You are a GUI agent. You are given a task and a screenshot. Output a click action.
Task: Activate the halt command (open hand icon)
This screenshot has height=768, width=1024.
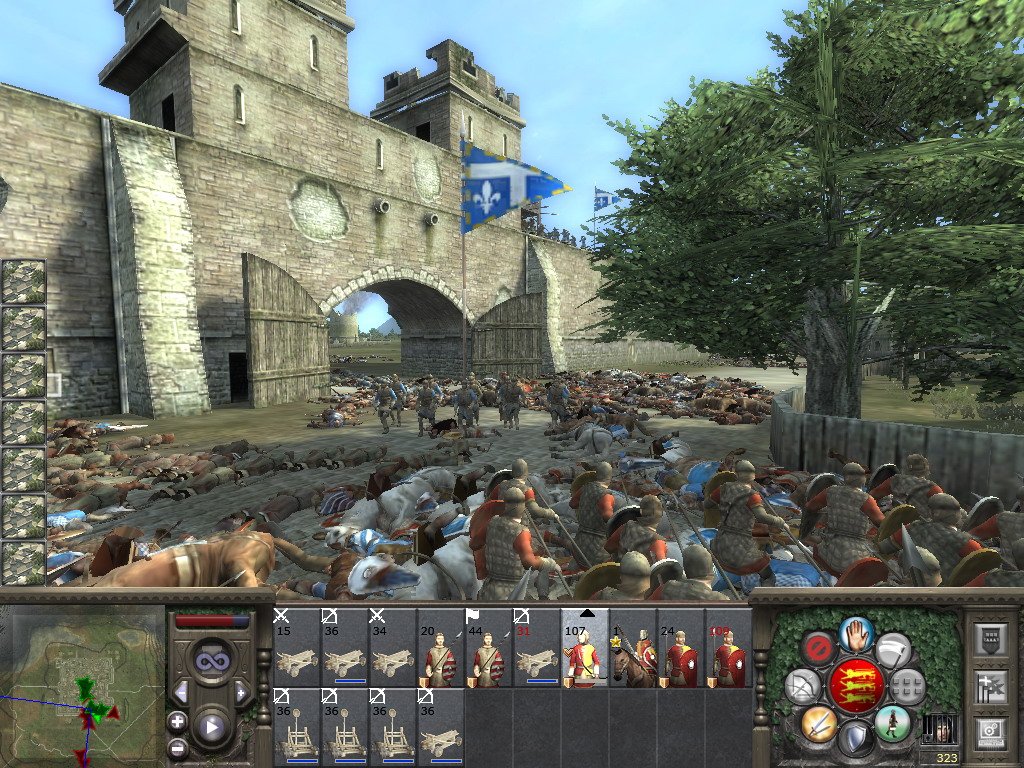coord(857,632)
